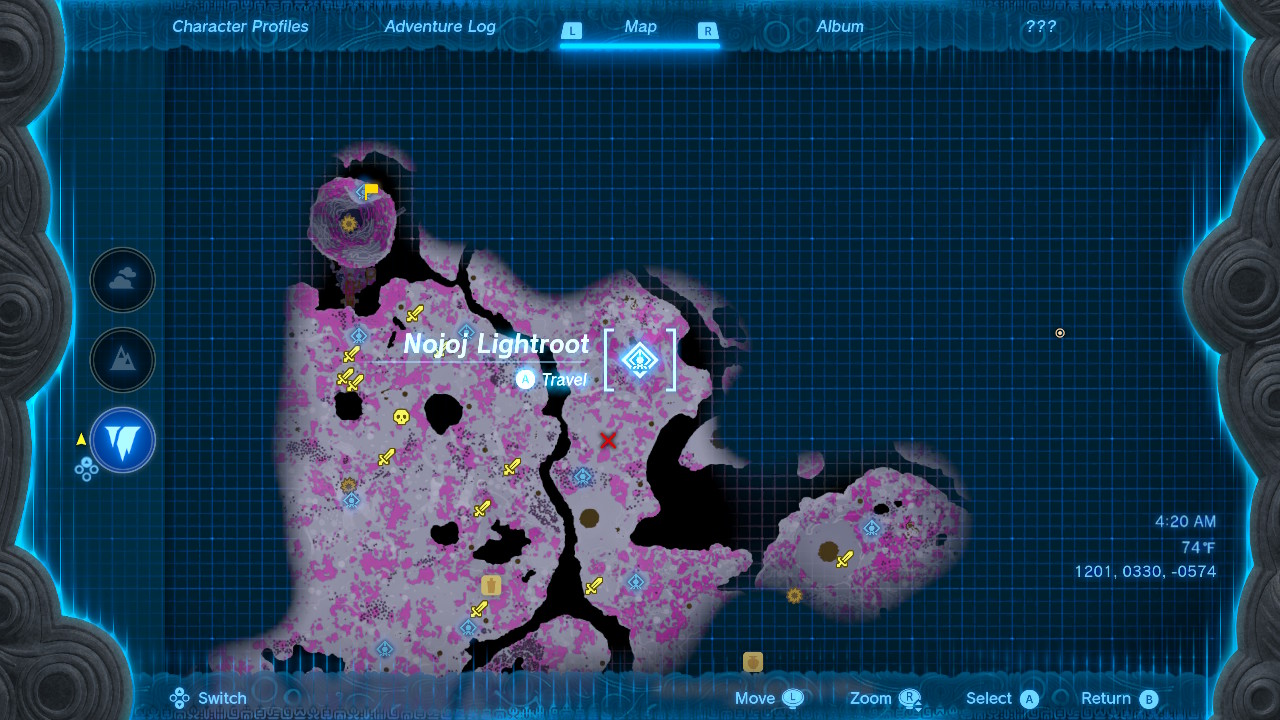Switch to the Character Profiles tab
The height and width of the screenshot is (720, 1280).
(240, 27)
